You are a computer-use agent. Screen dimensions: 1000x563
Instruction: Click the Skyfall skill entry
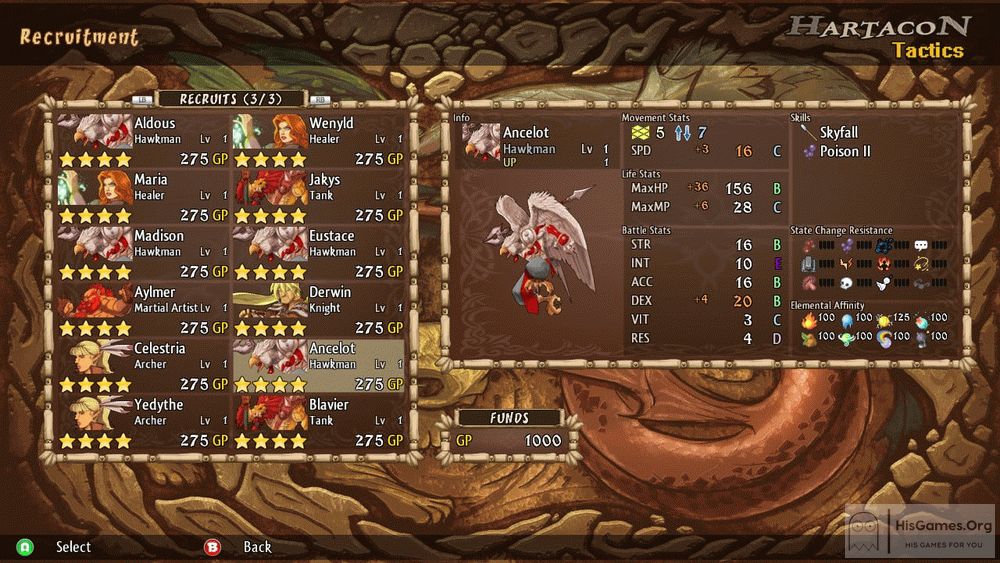point(837,133)
